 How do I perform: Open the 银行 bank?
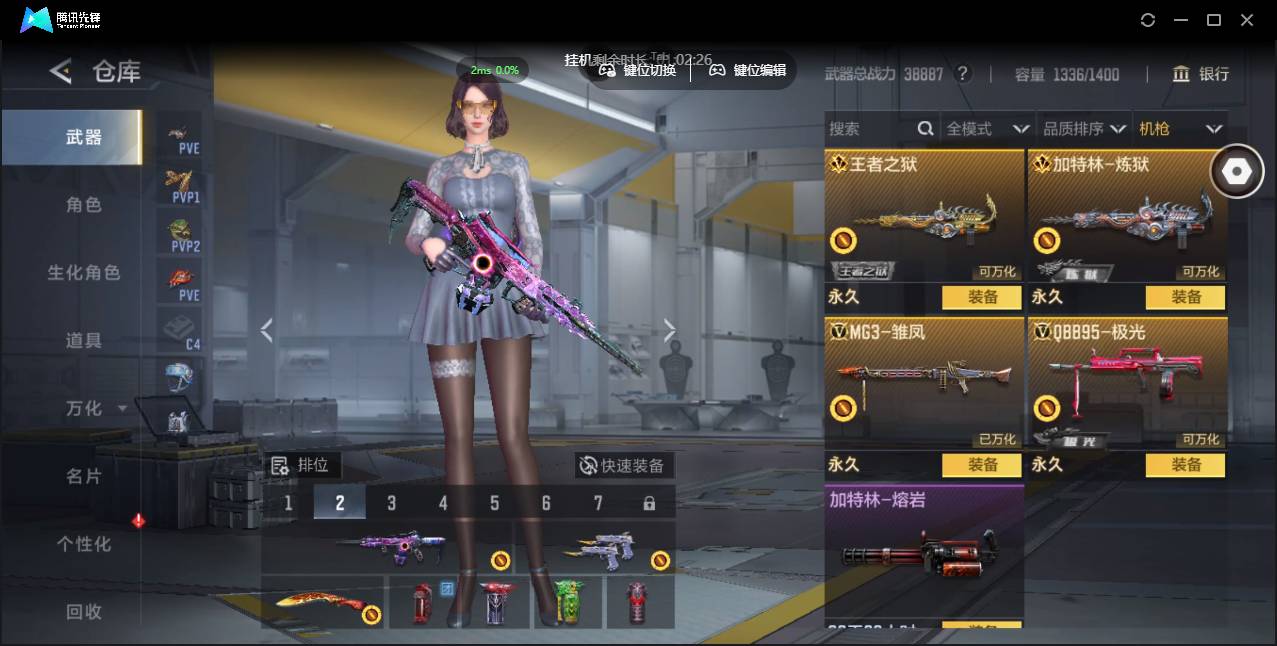click(x=1201, y=74)
